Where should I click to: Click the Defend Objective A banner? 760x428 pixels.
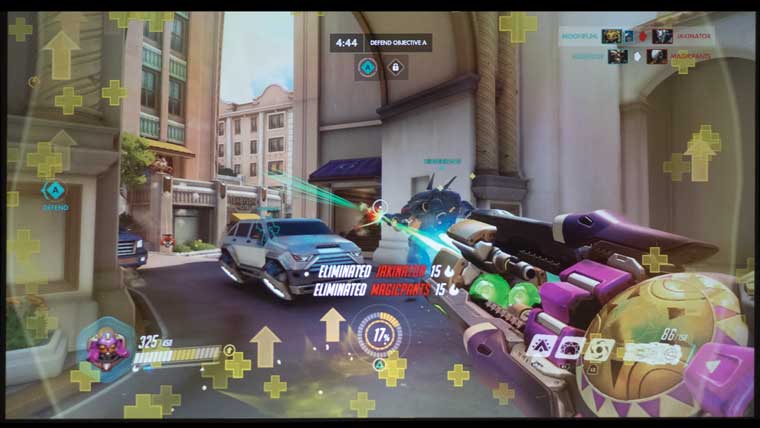coord(398,43)
